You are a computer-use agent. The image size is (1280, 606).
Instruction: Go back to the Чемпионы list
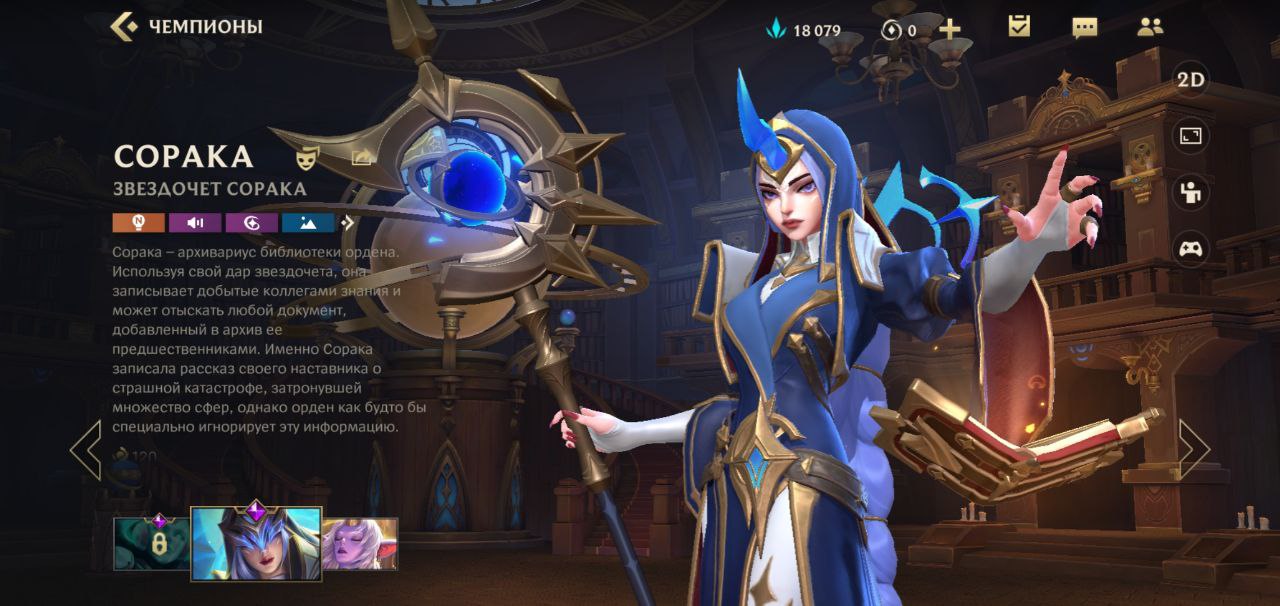186,27
